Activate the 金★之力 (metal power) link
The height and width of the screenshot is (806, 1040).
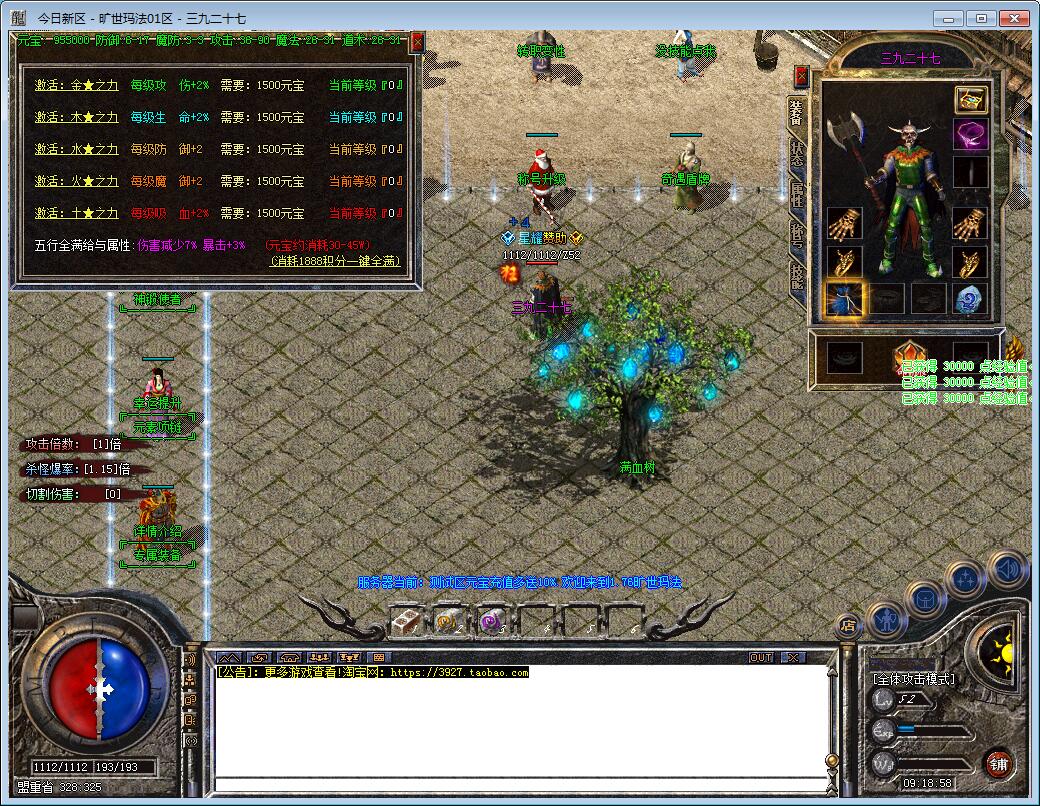coord(76,85)
